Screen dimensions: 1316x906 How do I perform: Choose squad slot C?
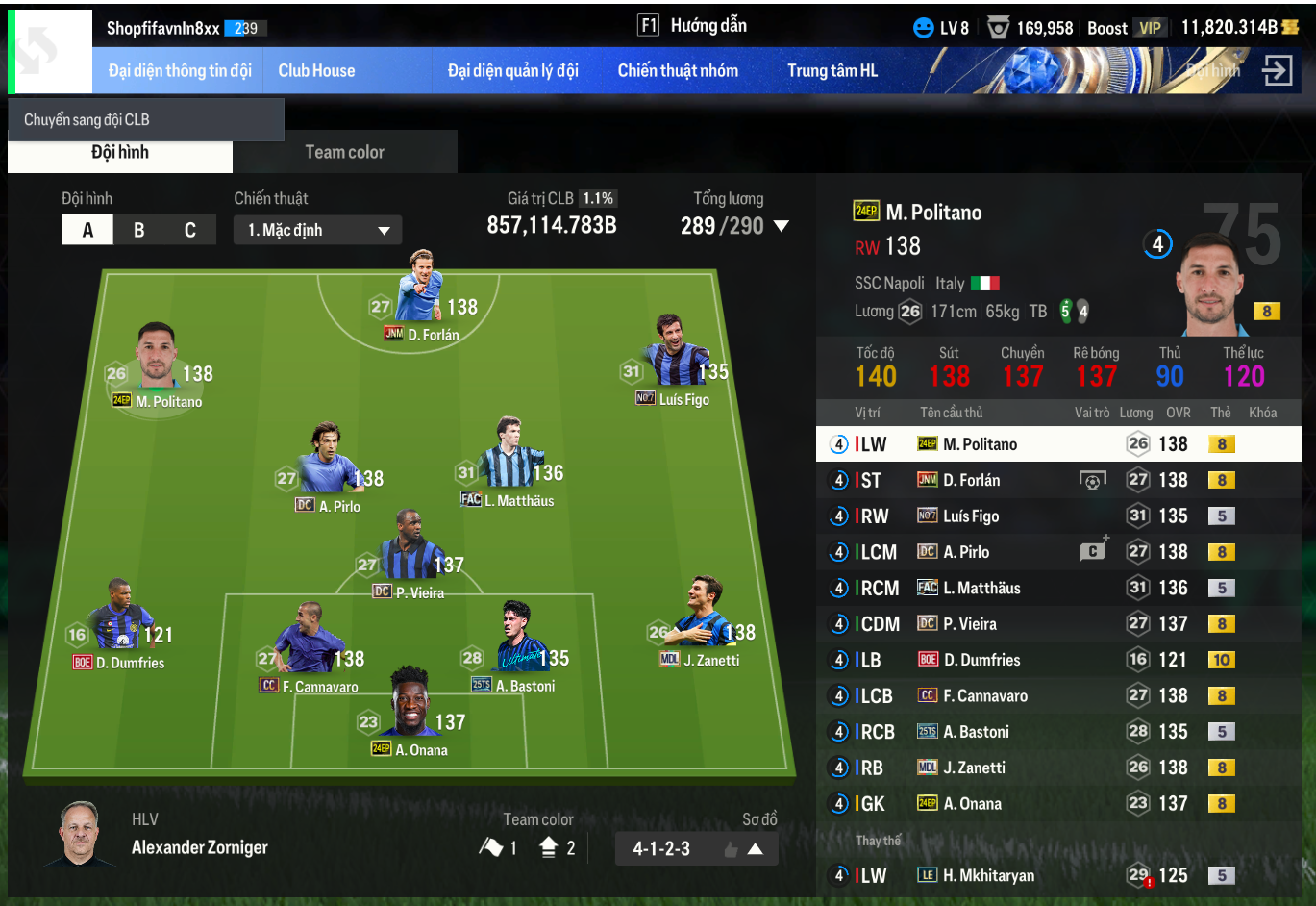(x=190, y=230)
